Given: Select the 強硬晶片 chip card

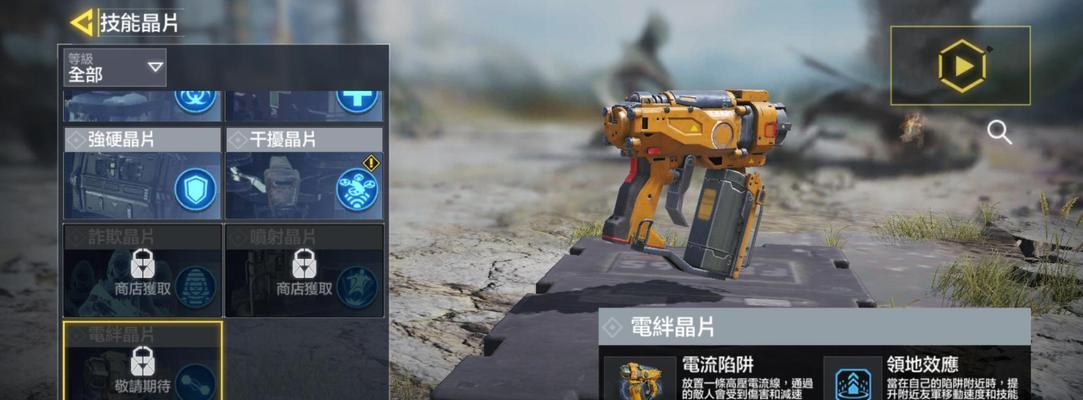Looking at the screenshot, I should 142,174.
